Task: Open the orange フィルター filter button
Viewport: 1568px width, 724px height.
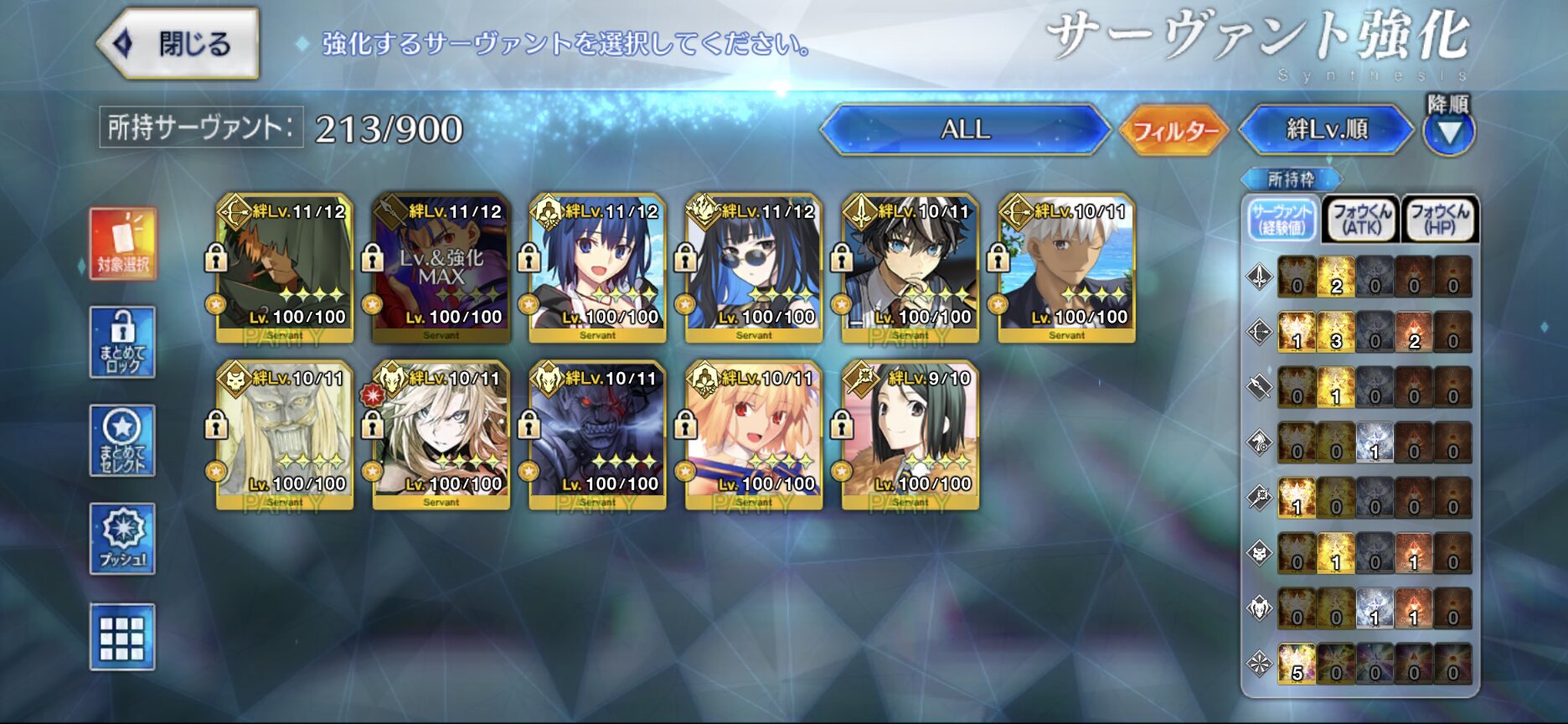Action: click(x=1174, y=131)
